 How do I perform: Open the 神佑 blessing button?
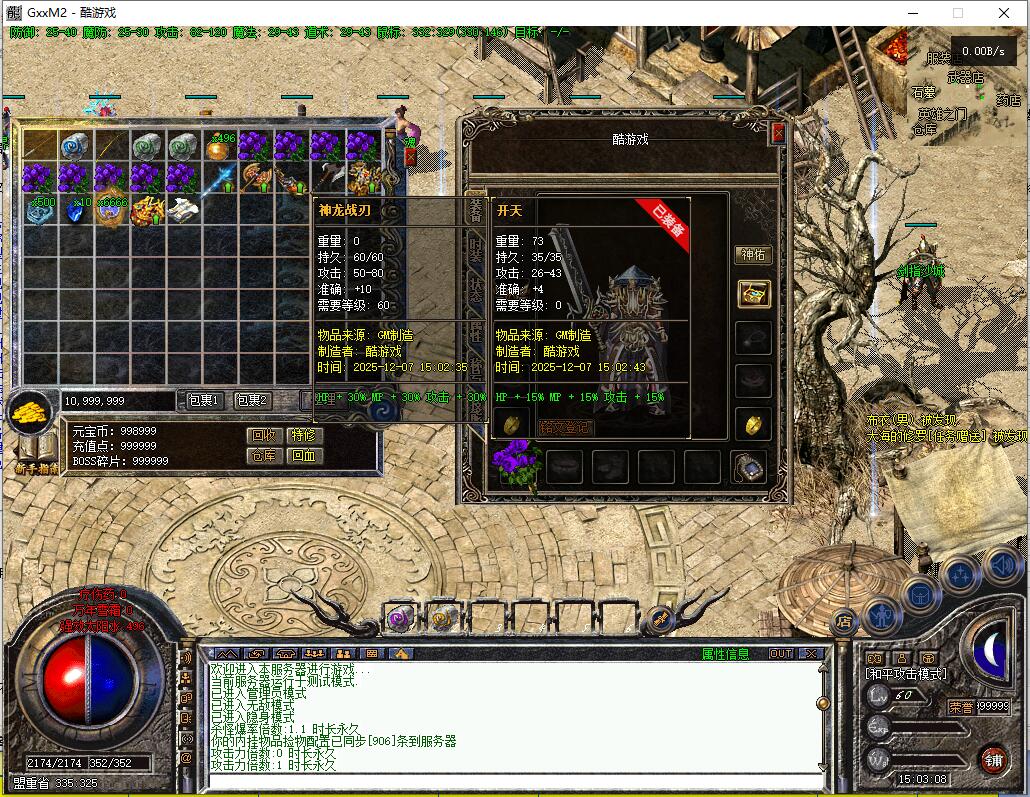(x=753, y=255)
